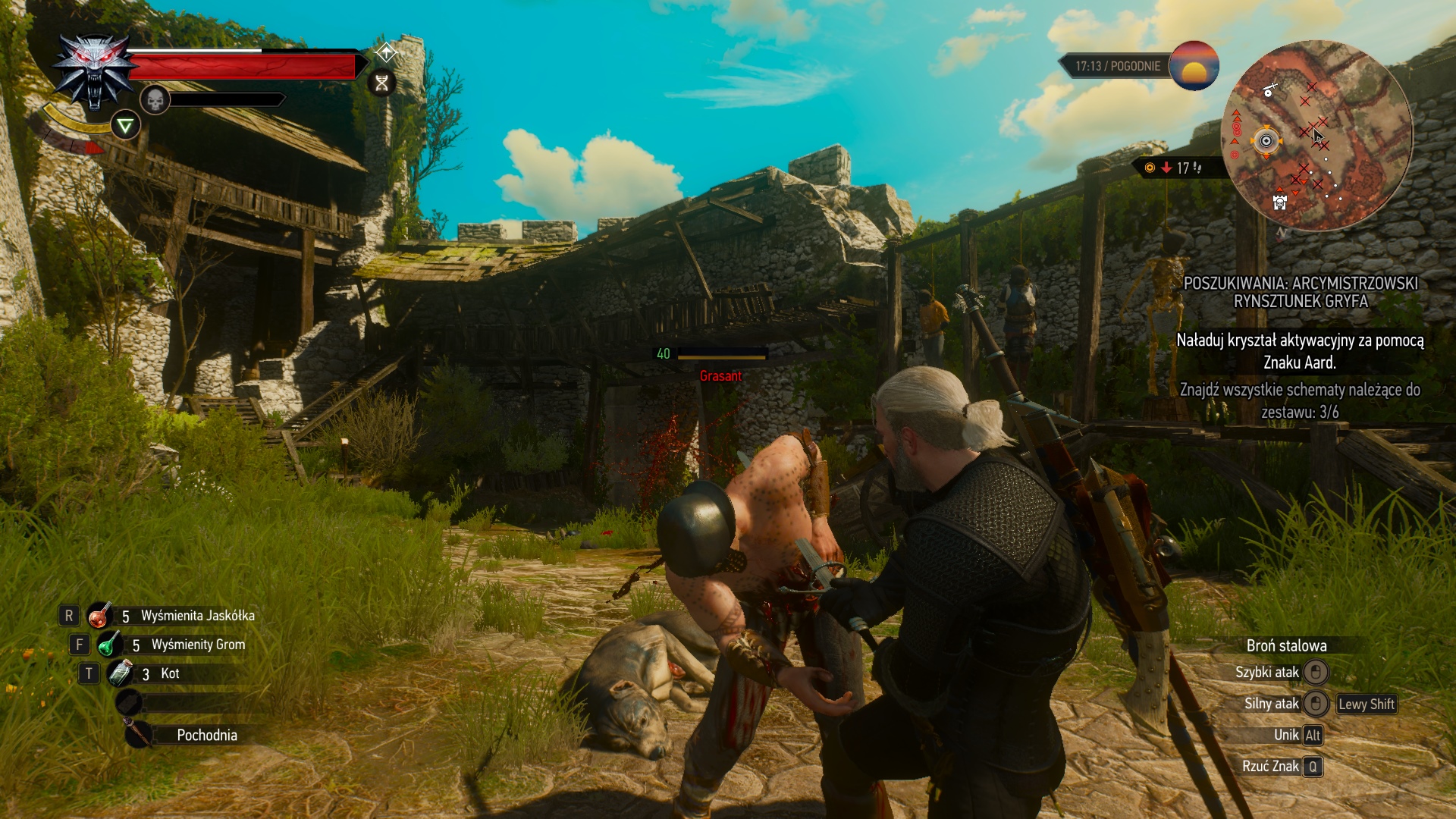
Task: Select the Pochodnia torch slot
Action: coord(139,734)
